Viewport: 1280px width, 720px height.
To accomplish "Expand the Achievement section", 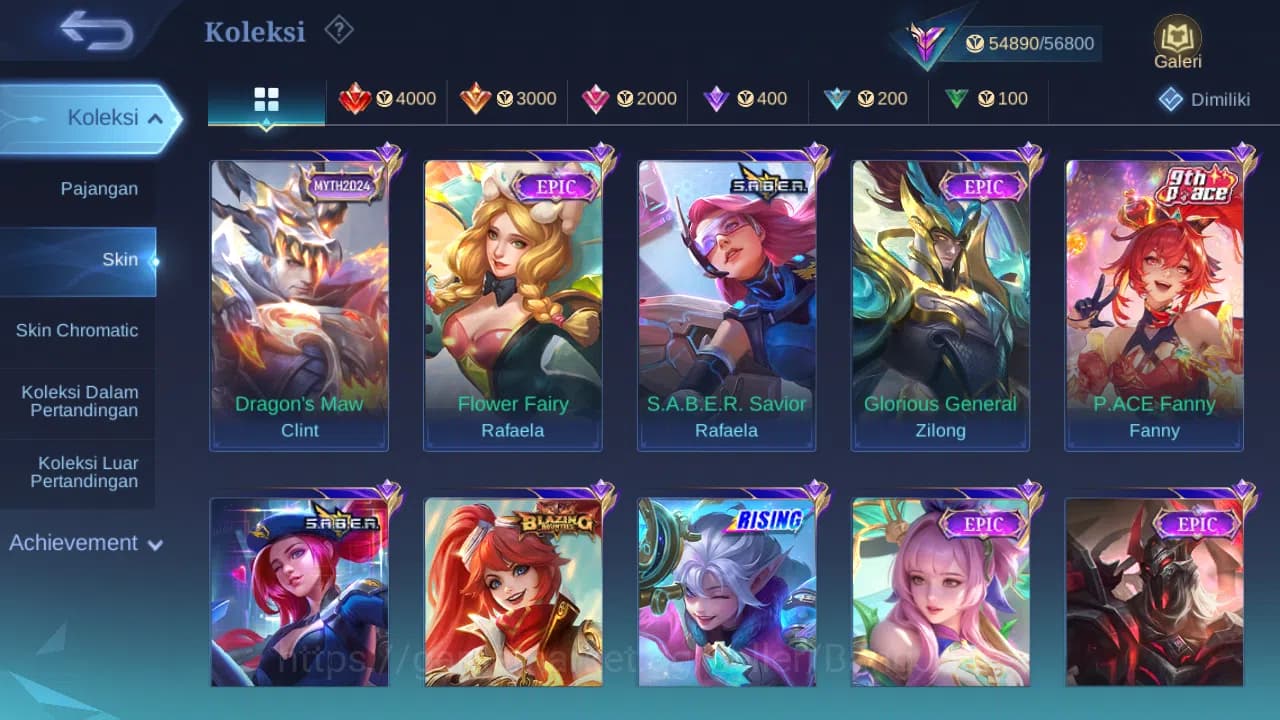I will click(x=84, y=543).
